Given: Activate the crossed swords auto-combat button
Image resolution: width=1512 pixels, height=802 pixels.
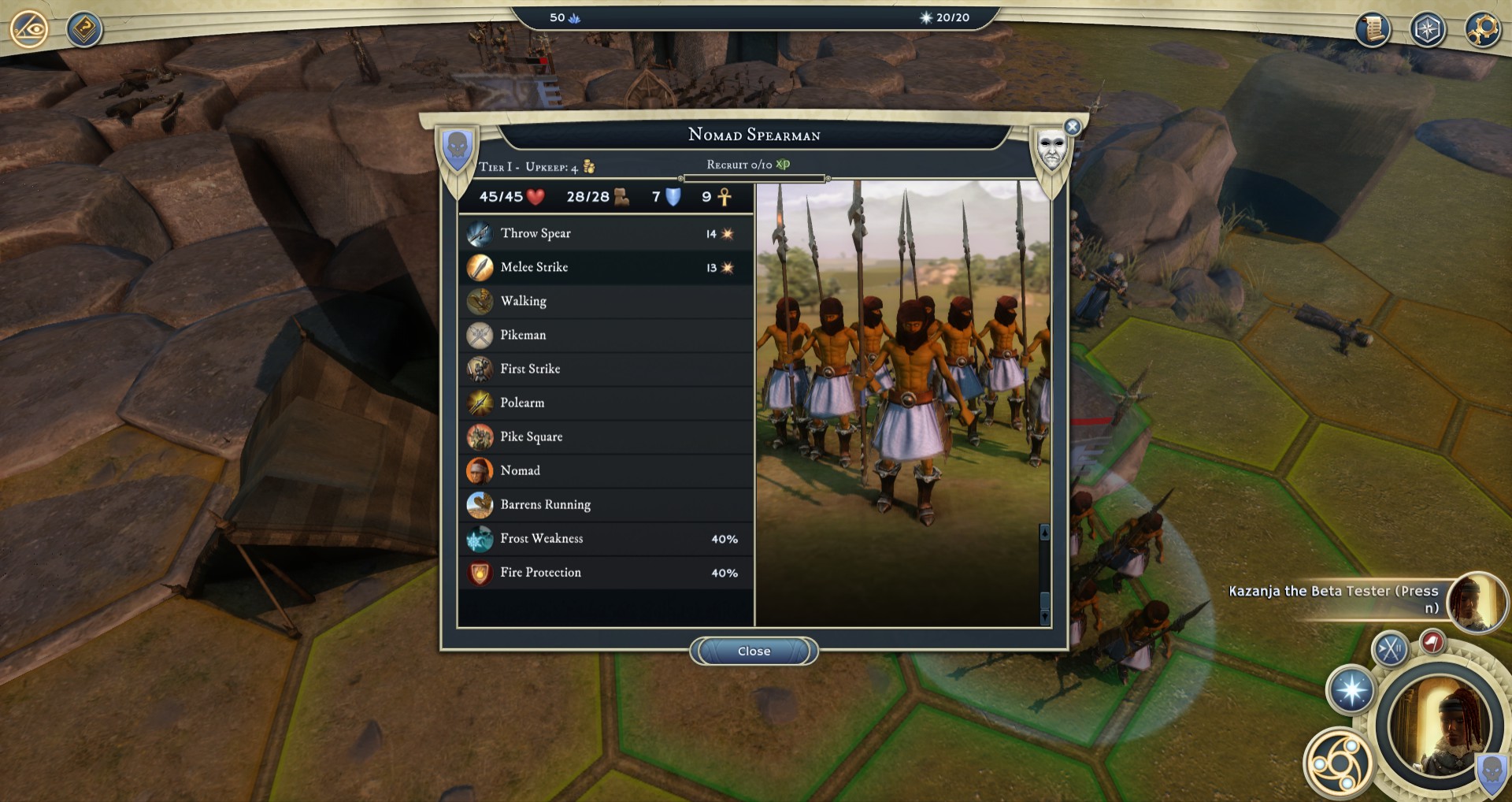Looking at the screenshot, I should point(1390,650).
